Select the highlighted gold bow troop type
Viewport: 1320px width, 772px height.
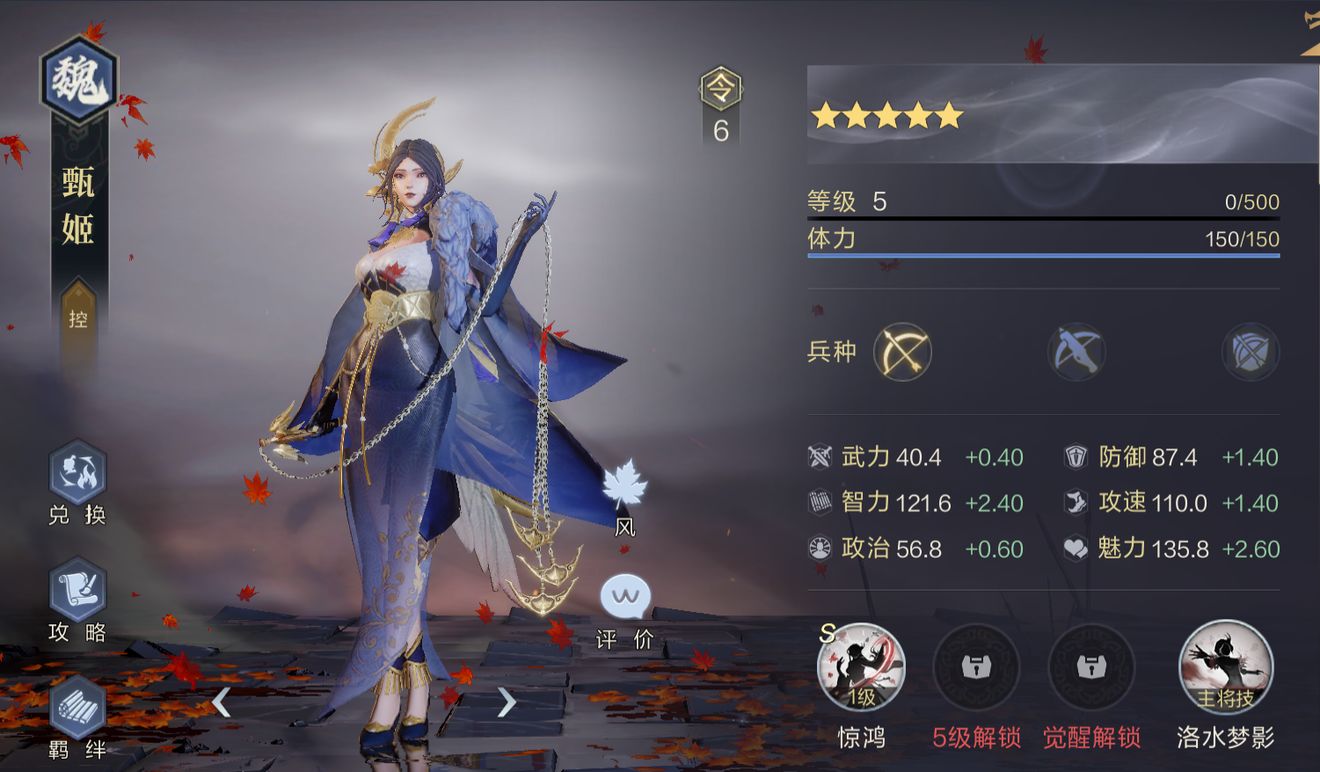pyautogui.click(x=902, y=352)
